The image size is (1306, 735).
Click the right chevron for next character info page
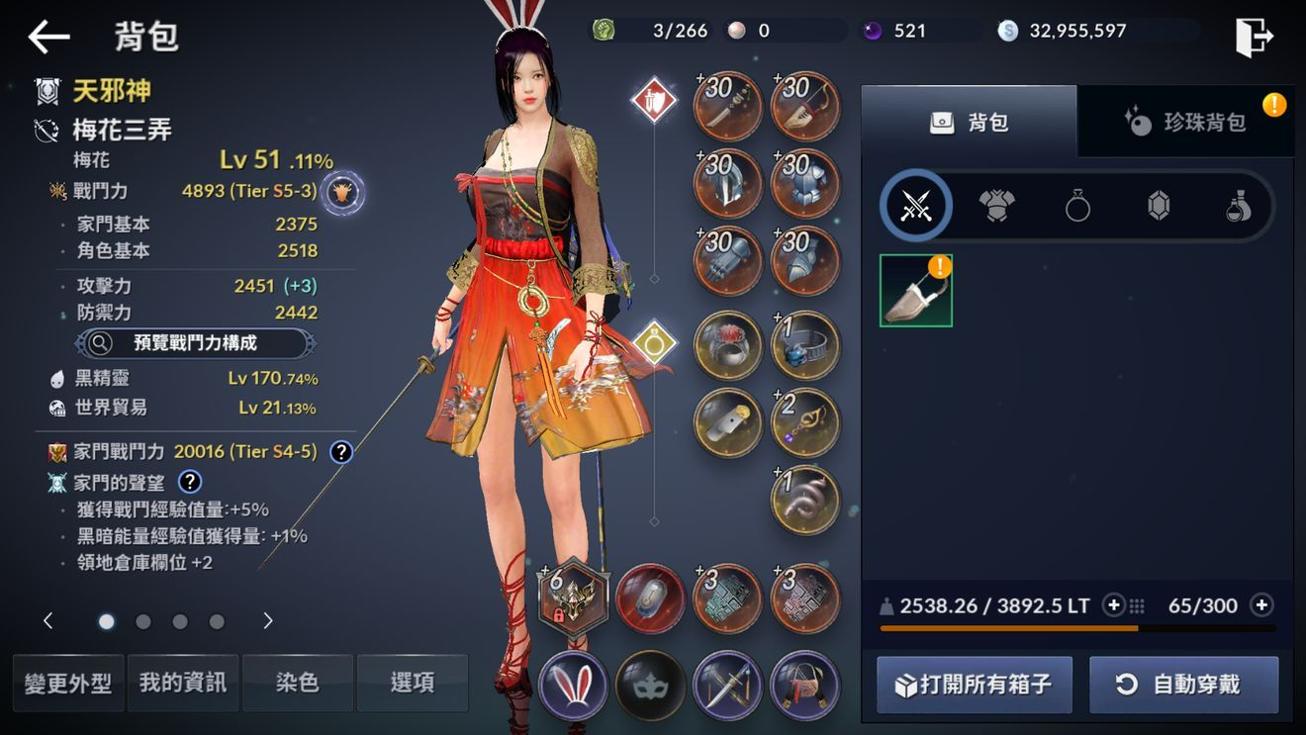point(267,620)
